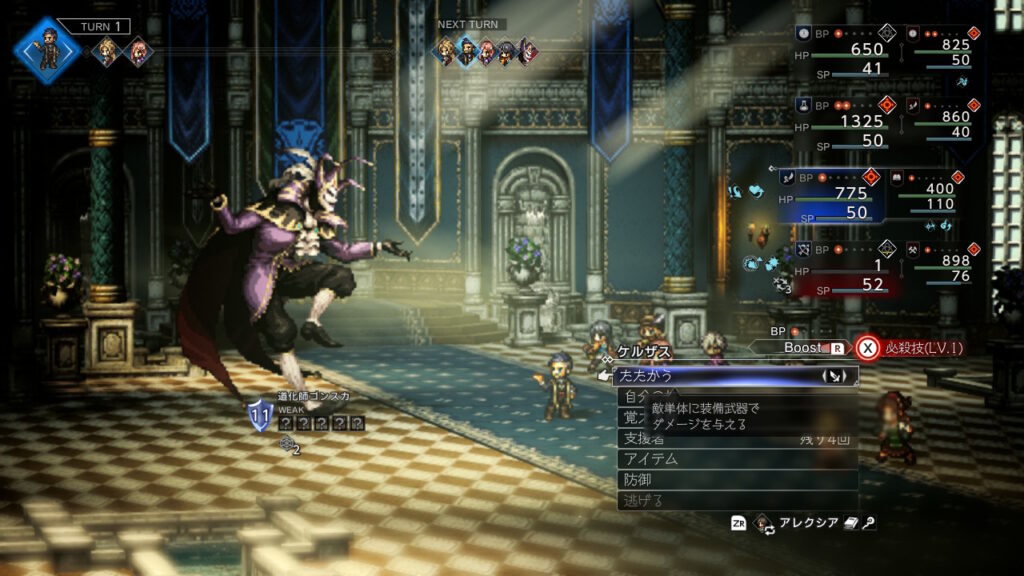Select the 道化師 enemy shield counter
1024x576 pixels.
click(x=260, y=416)
